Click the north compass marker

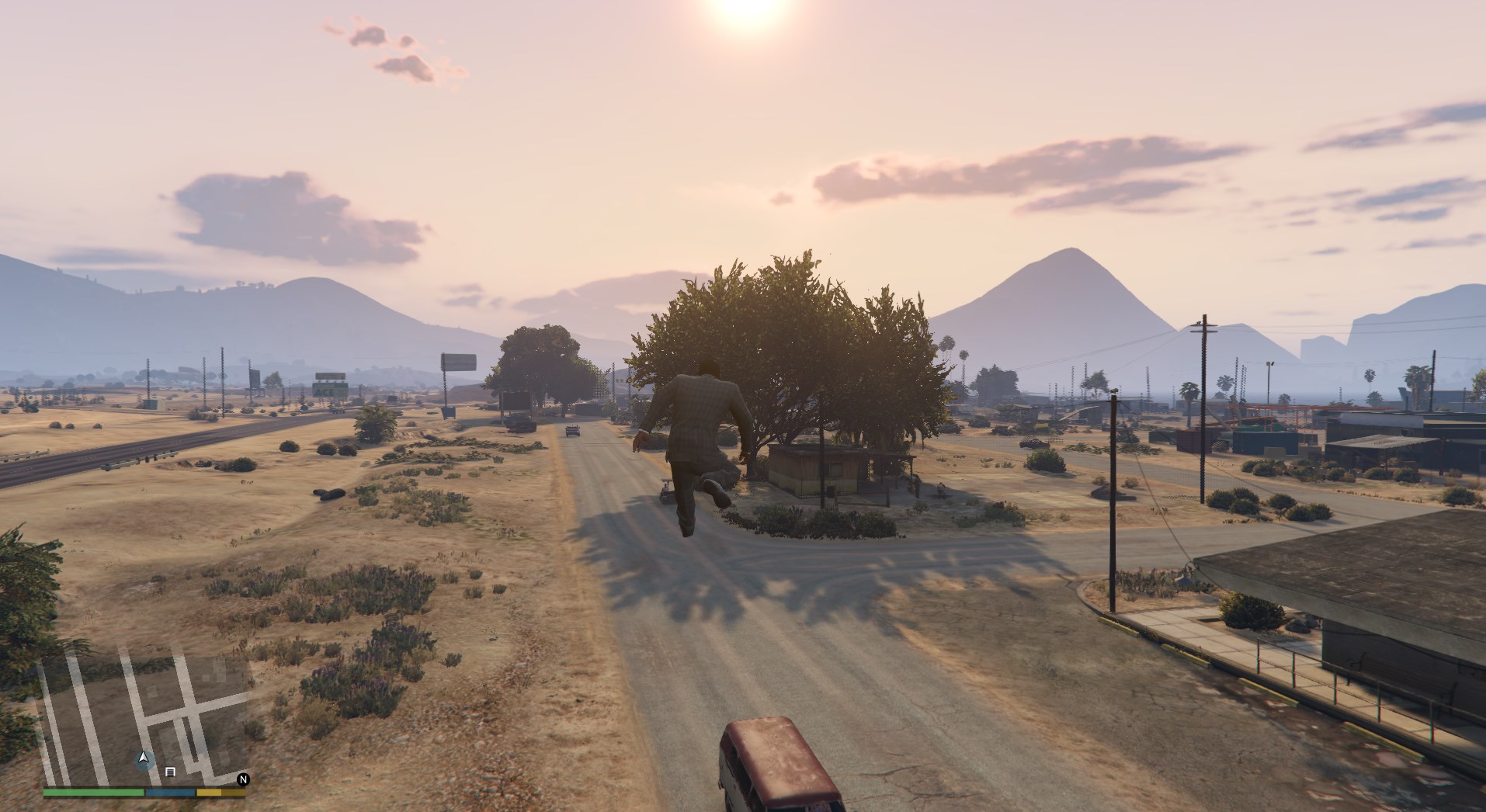point(243,779)
